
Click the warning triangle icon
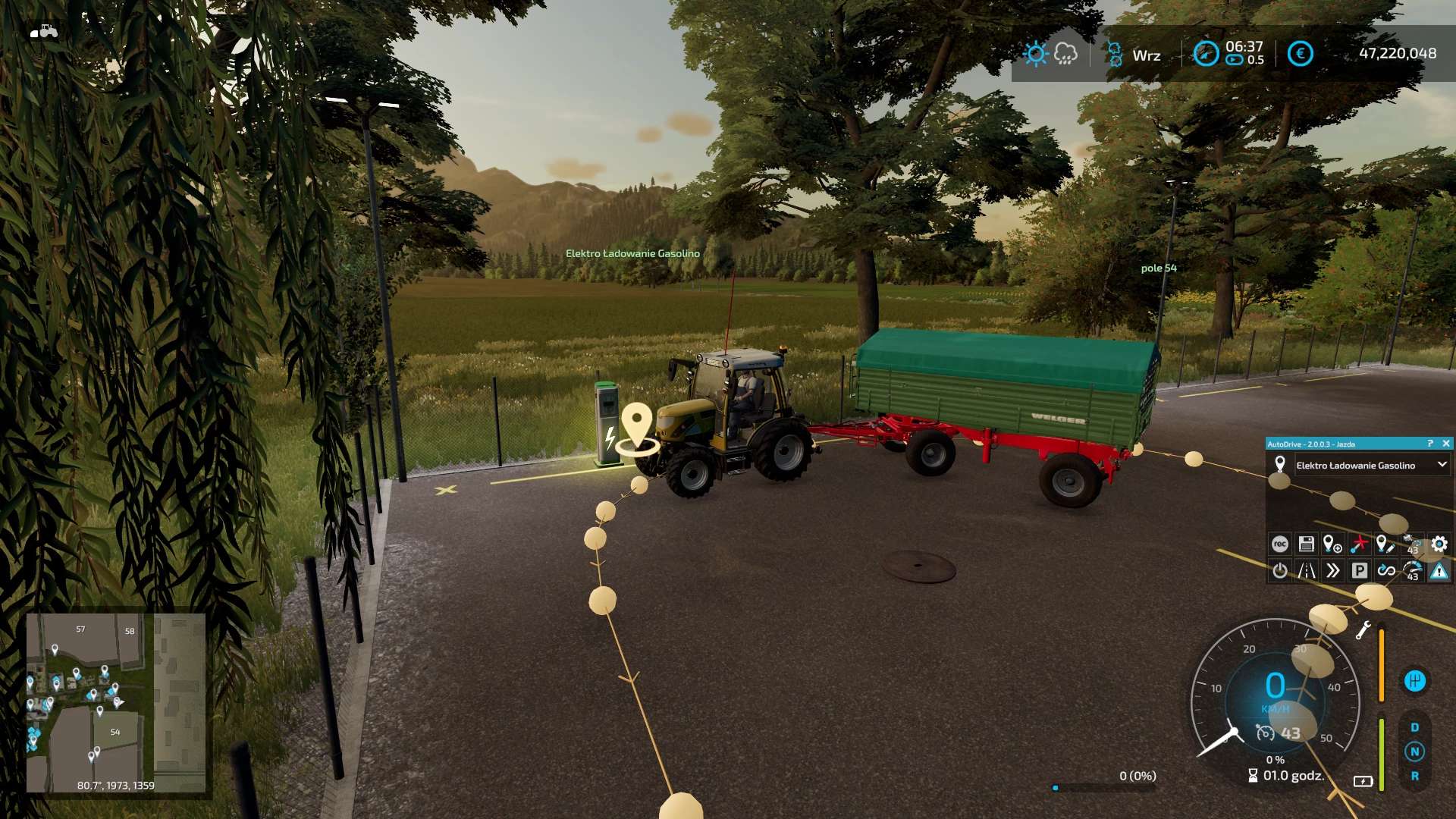[x=1439, y=570]
